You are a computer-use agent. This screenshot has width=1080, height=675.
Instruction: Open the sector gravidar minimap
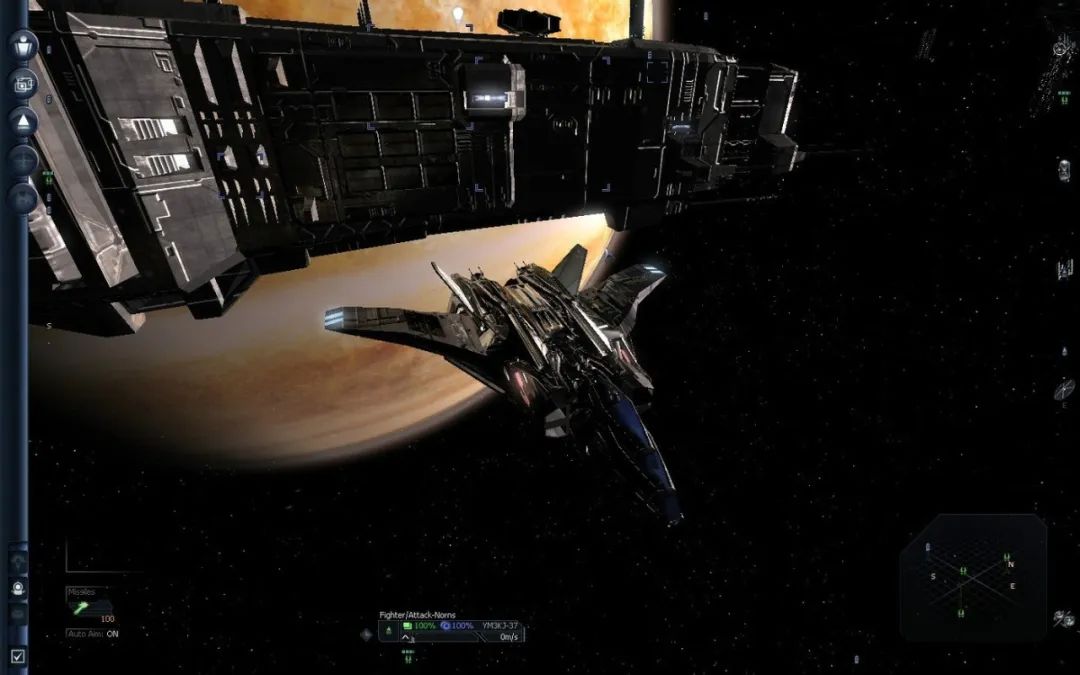tap(972, 578)
